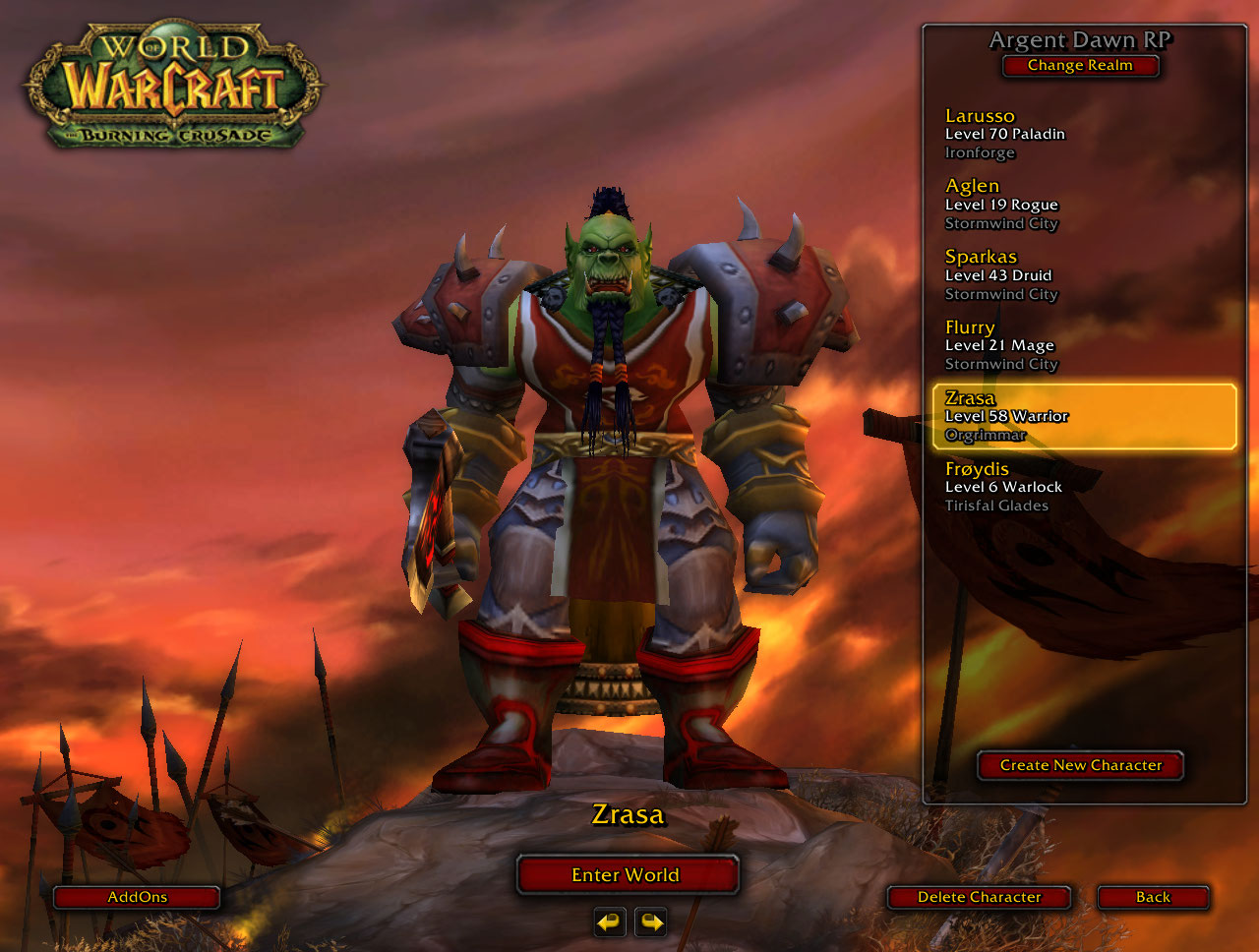This screenshot has height=952, width=1259.
Task: Delete the selected character
Action: [979, 897]
